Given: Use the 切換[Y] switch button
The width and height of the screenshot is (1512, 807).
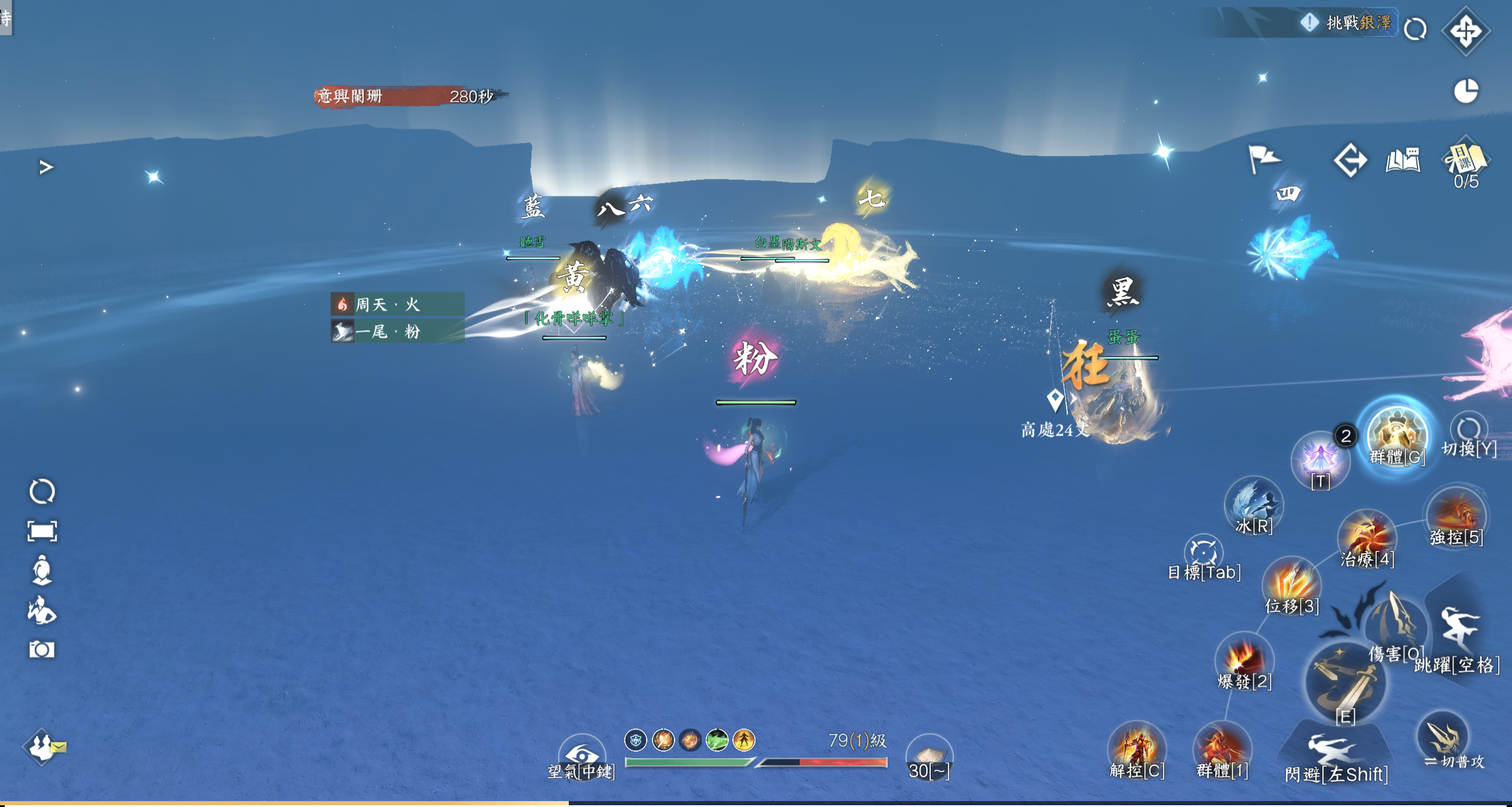Looking at the screenshot, I should pyautogui.click(x=1468, y=430).
